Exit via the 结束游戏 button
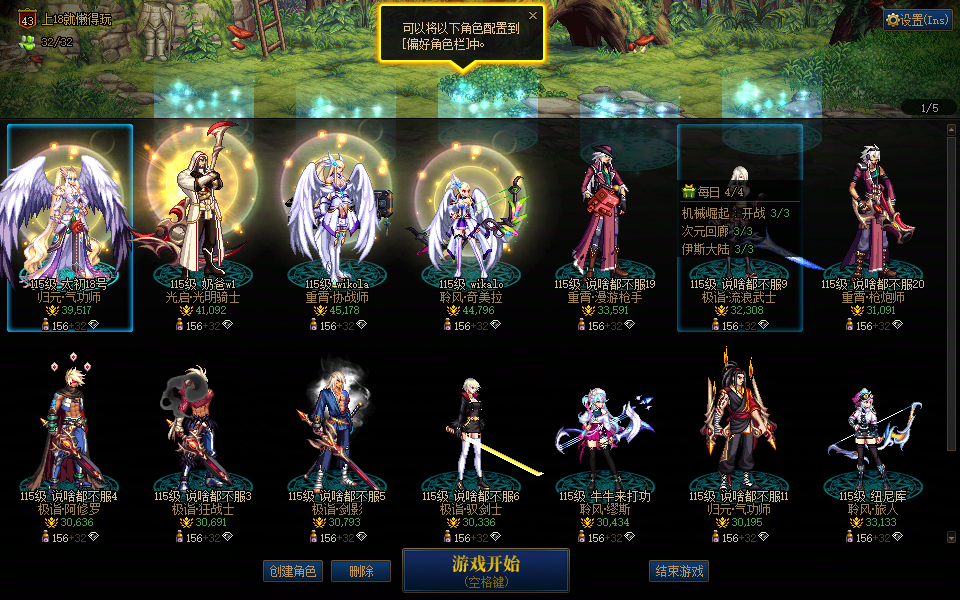 coord(679,571)
